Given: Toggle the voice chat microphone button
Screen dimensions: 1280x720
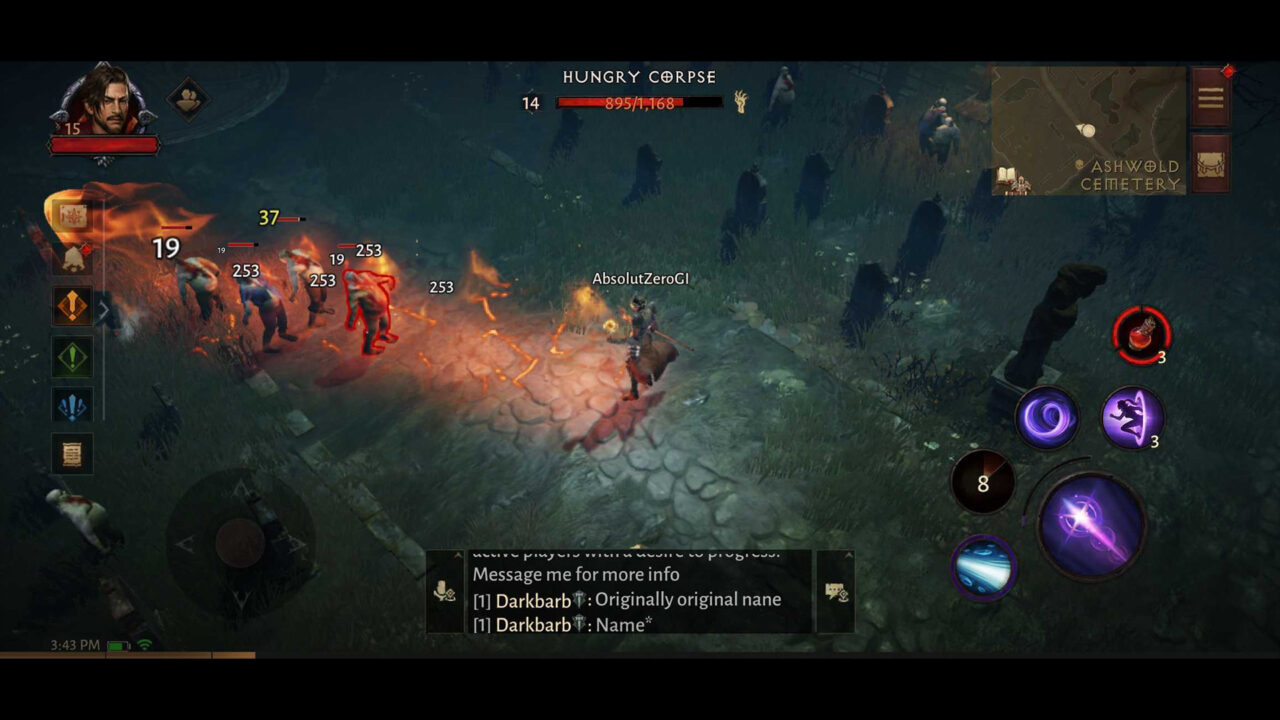Looking at the screenshot, I should pyautogui.click(x=445, y=592).
